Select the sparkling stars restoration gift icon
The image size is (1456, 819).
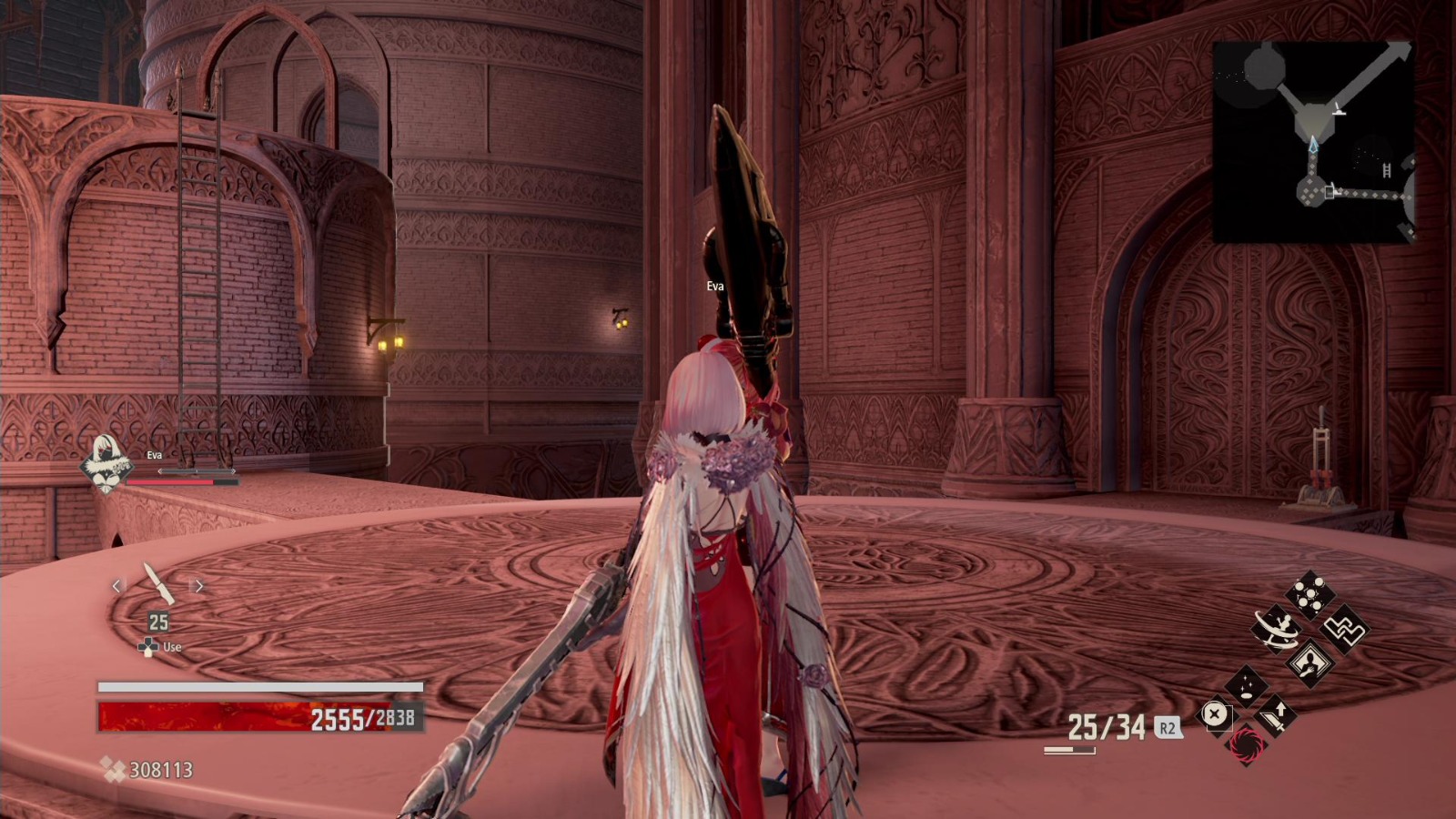tap(1246, 685)
